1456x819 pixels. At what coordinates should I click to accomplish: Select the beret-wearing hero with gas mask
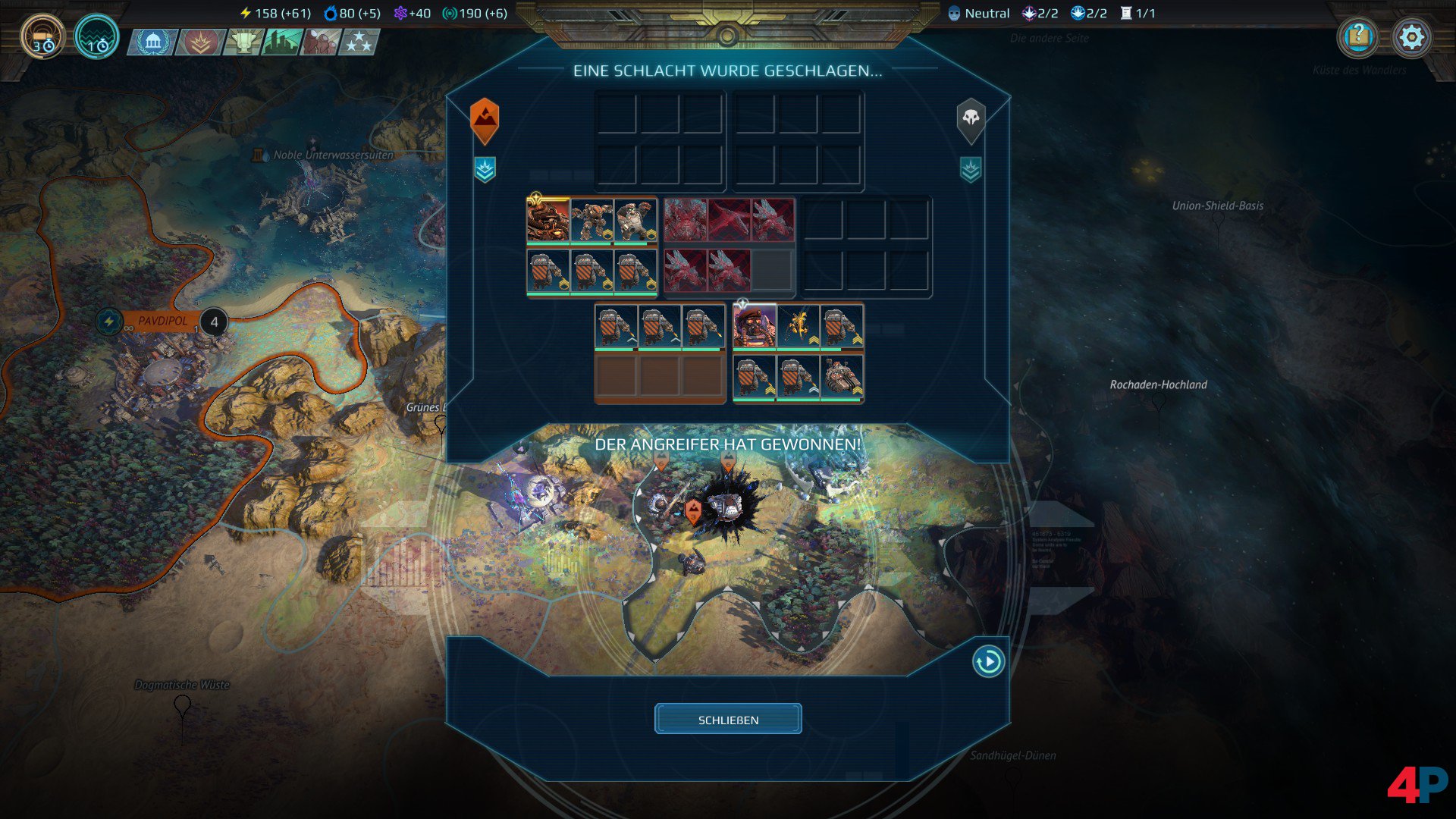(x=755, y=326)
